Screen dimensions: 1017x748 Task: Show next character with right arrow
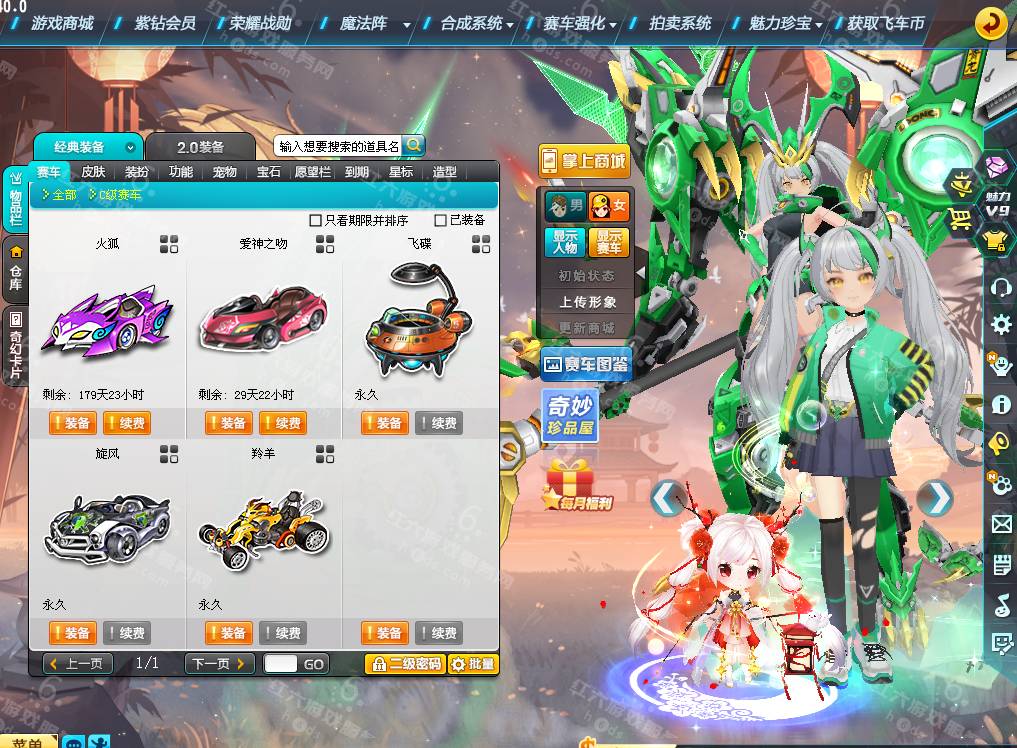click(936, 497)
